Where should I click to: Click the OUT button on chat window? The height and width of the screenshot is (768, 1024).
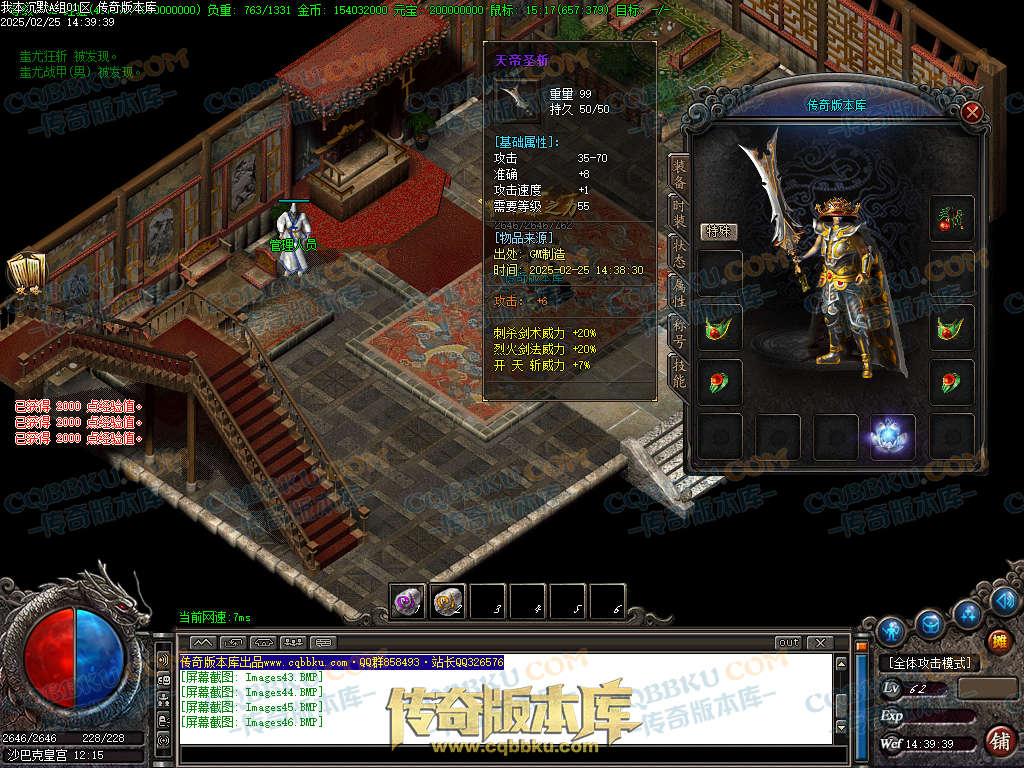pyautogui.click(x=788, y=642)
